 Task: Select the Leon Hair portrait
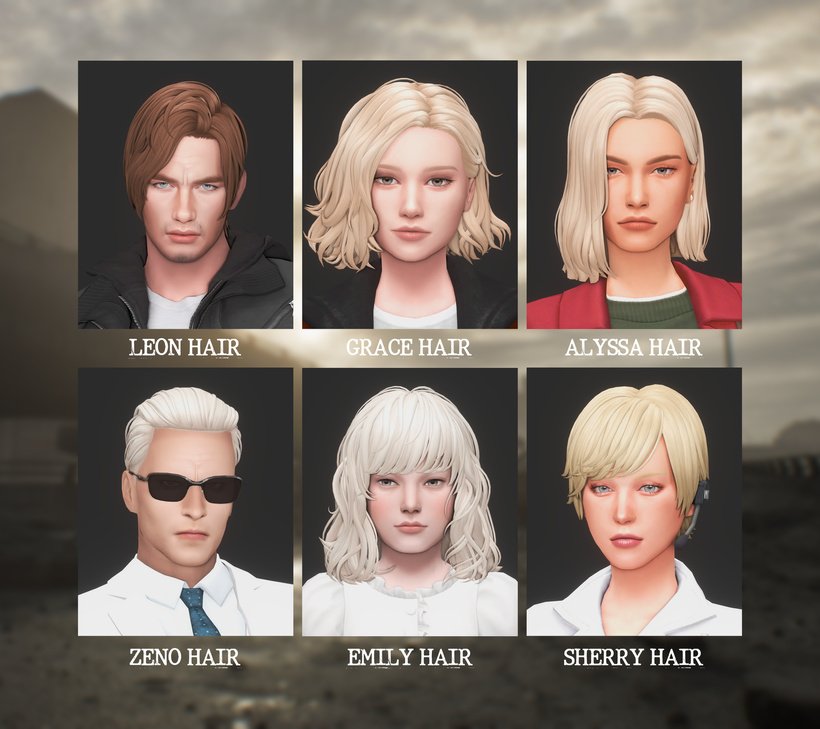click(x=185, y=195)
